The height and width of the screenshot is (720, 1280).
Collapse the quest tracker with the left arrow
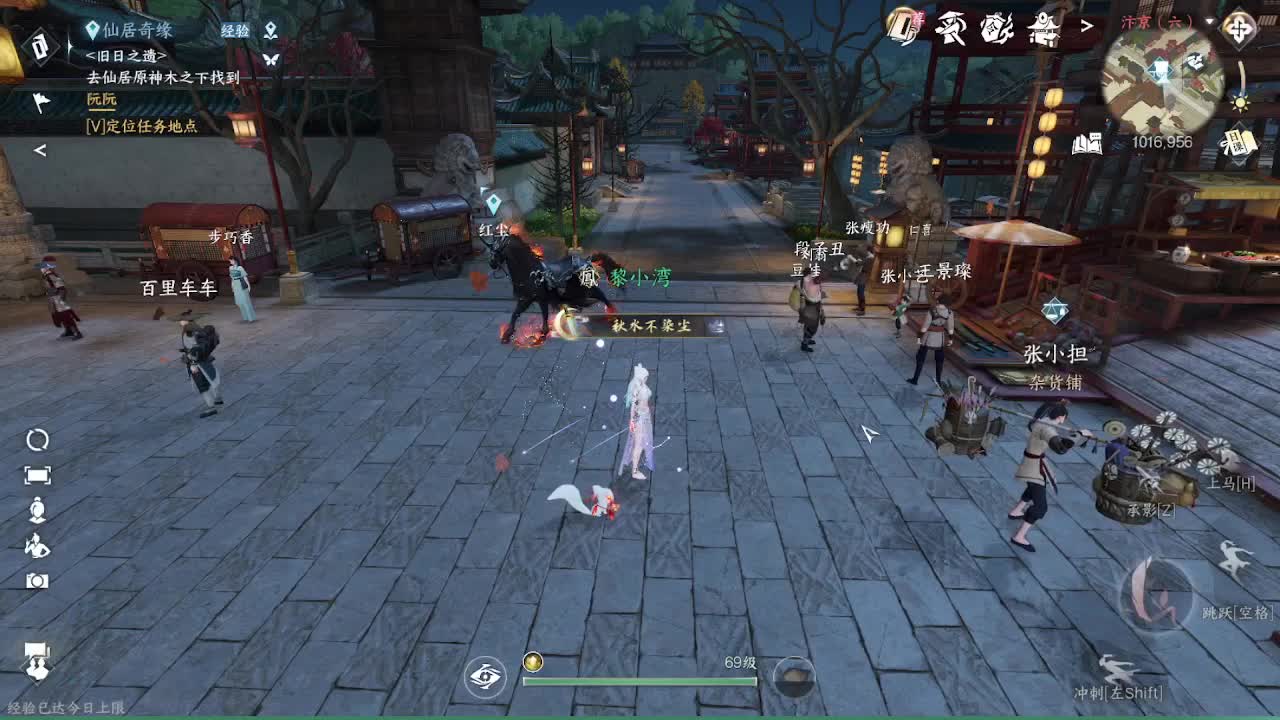coord(40,151)
